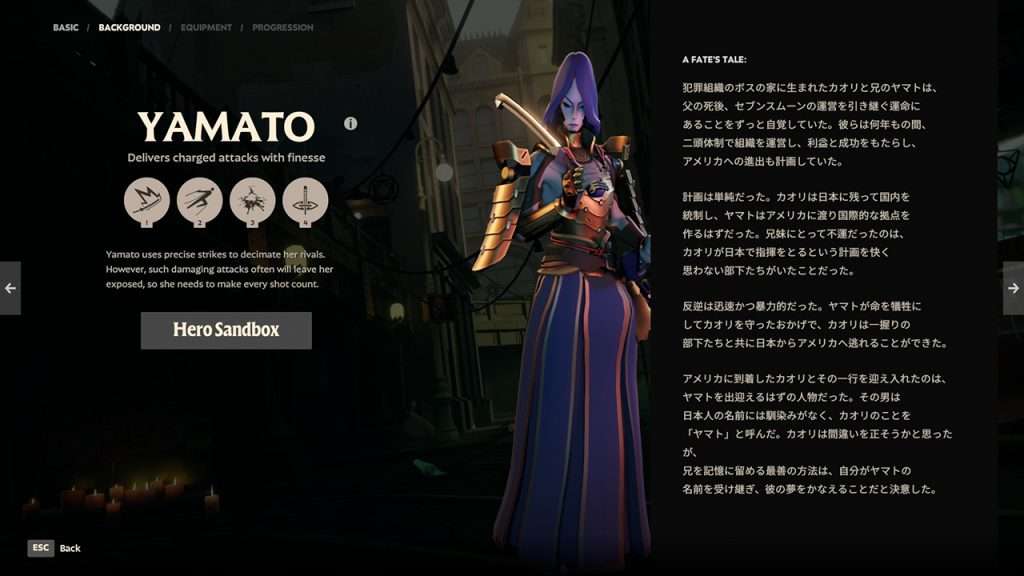
Task: Open Yamato's fourth ultimate ability icon
Action: click(x=305, y=200)
